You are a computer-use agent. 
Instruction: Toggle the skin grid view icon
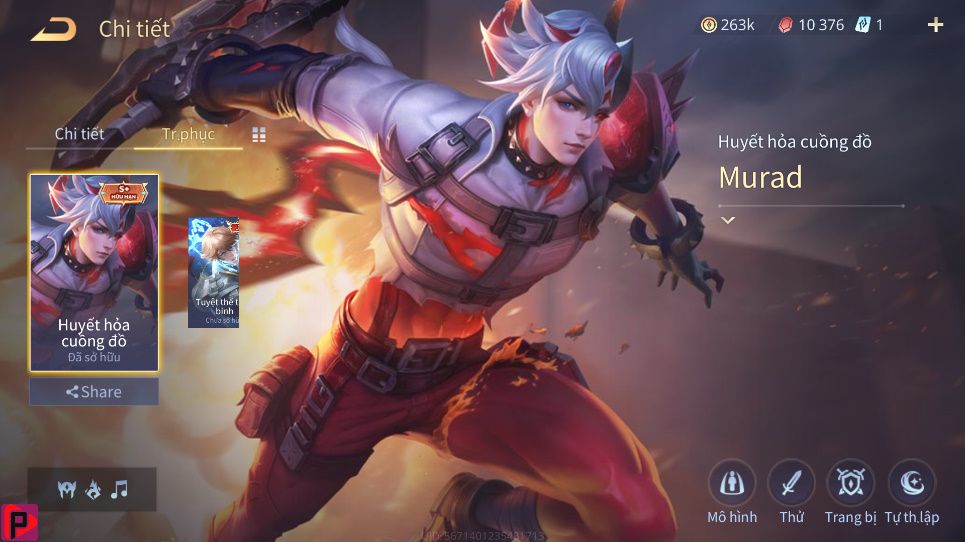[x=259, y=135]
